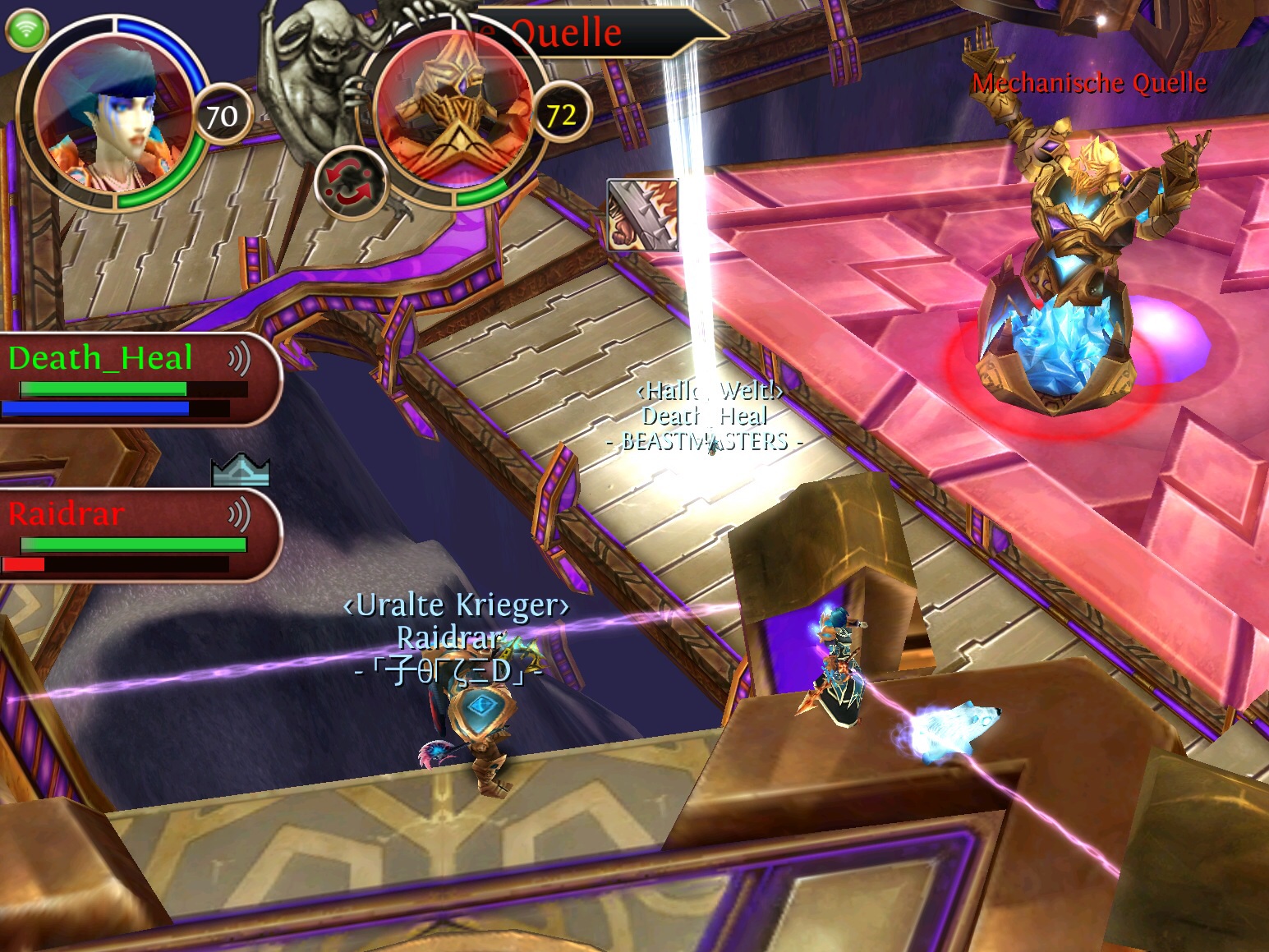Tap the spiked chain debuff icon
The width and height of the screenshot is (1269, 952).
point(643,215)
